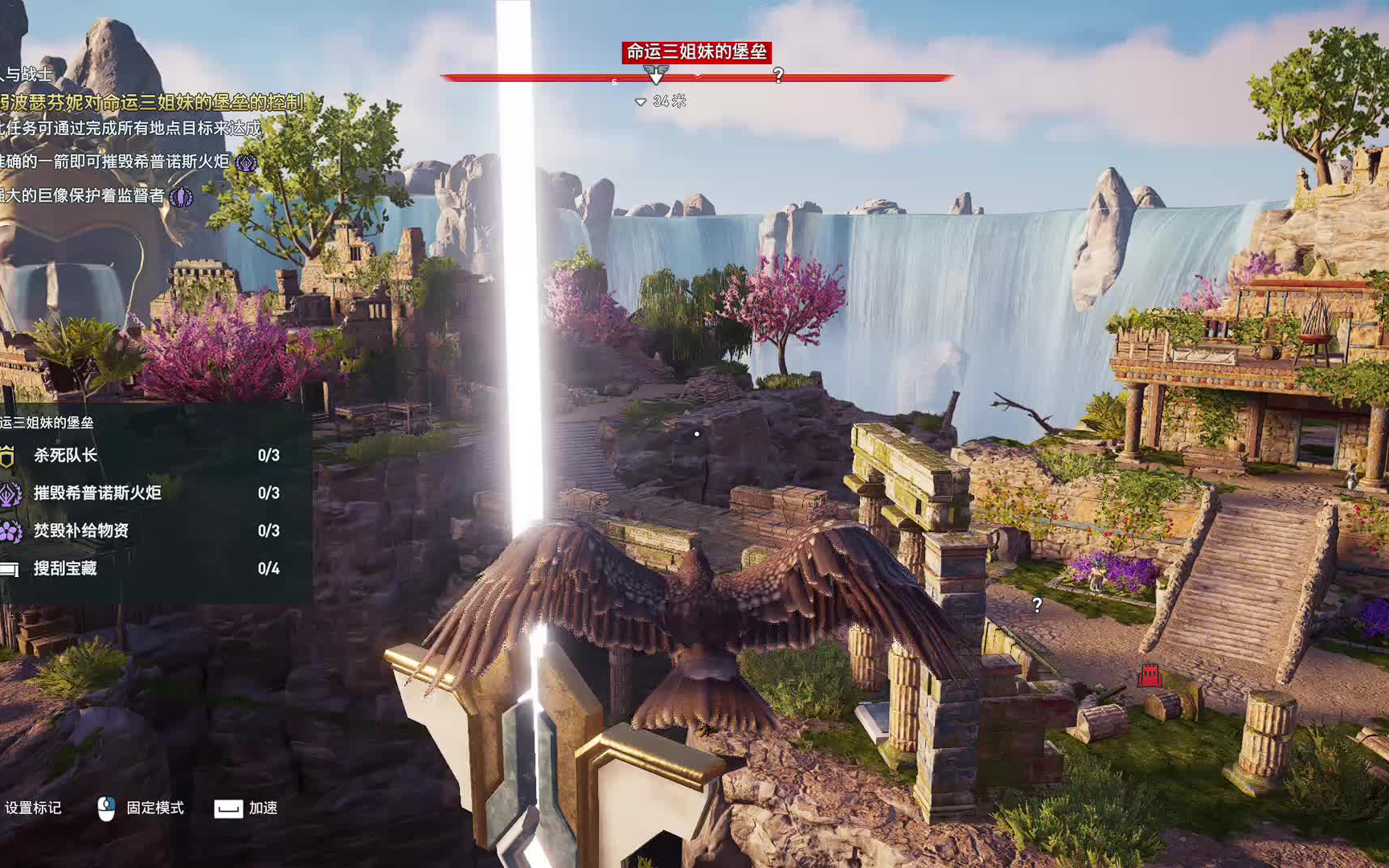Click the red fortress marker icon
The width and height of the screenshot is (1389, 868).
[x=1149, y=675]
